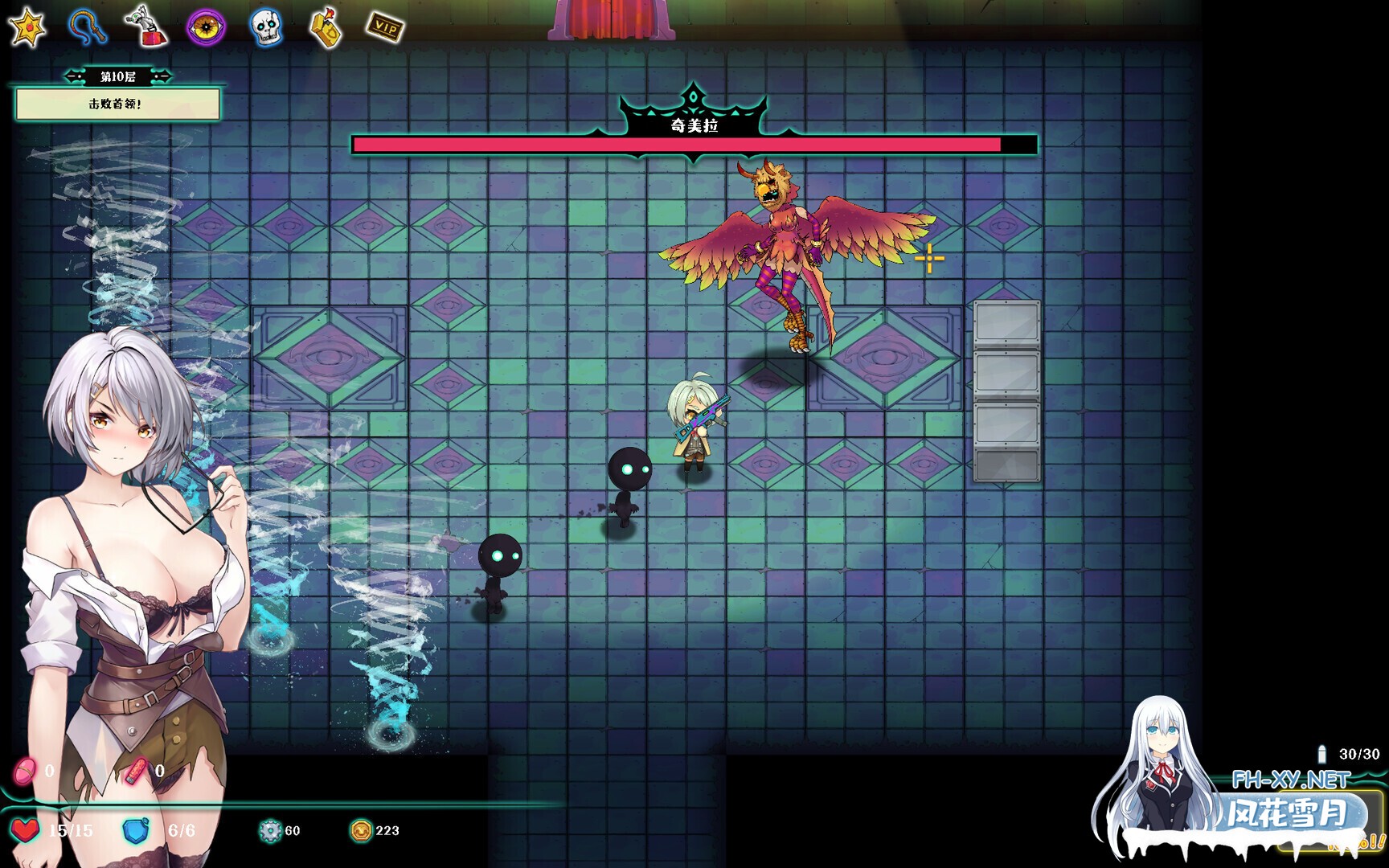
Task: Click the whip relic icon
Action: [87, 27]
